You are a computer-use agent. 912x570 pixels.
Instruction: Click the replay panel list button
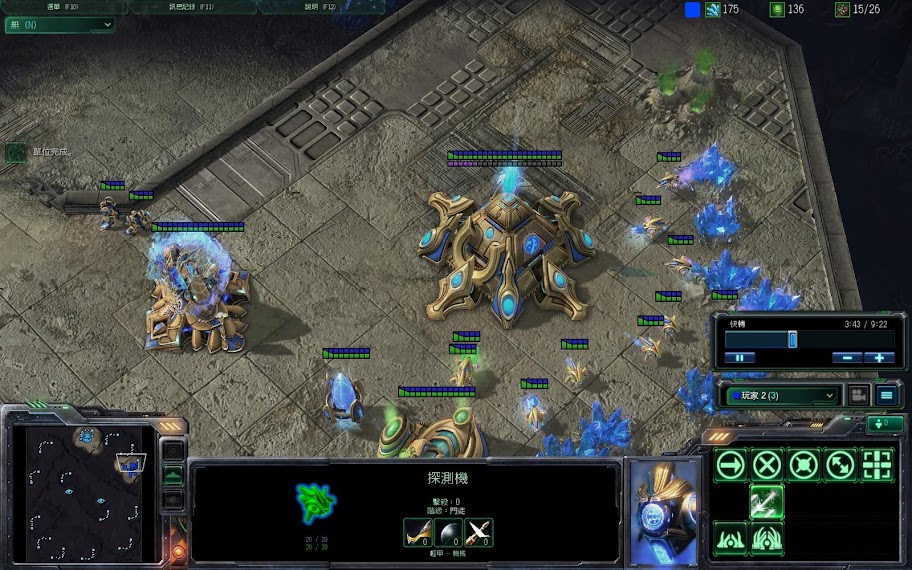coord(886,395)
